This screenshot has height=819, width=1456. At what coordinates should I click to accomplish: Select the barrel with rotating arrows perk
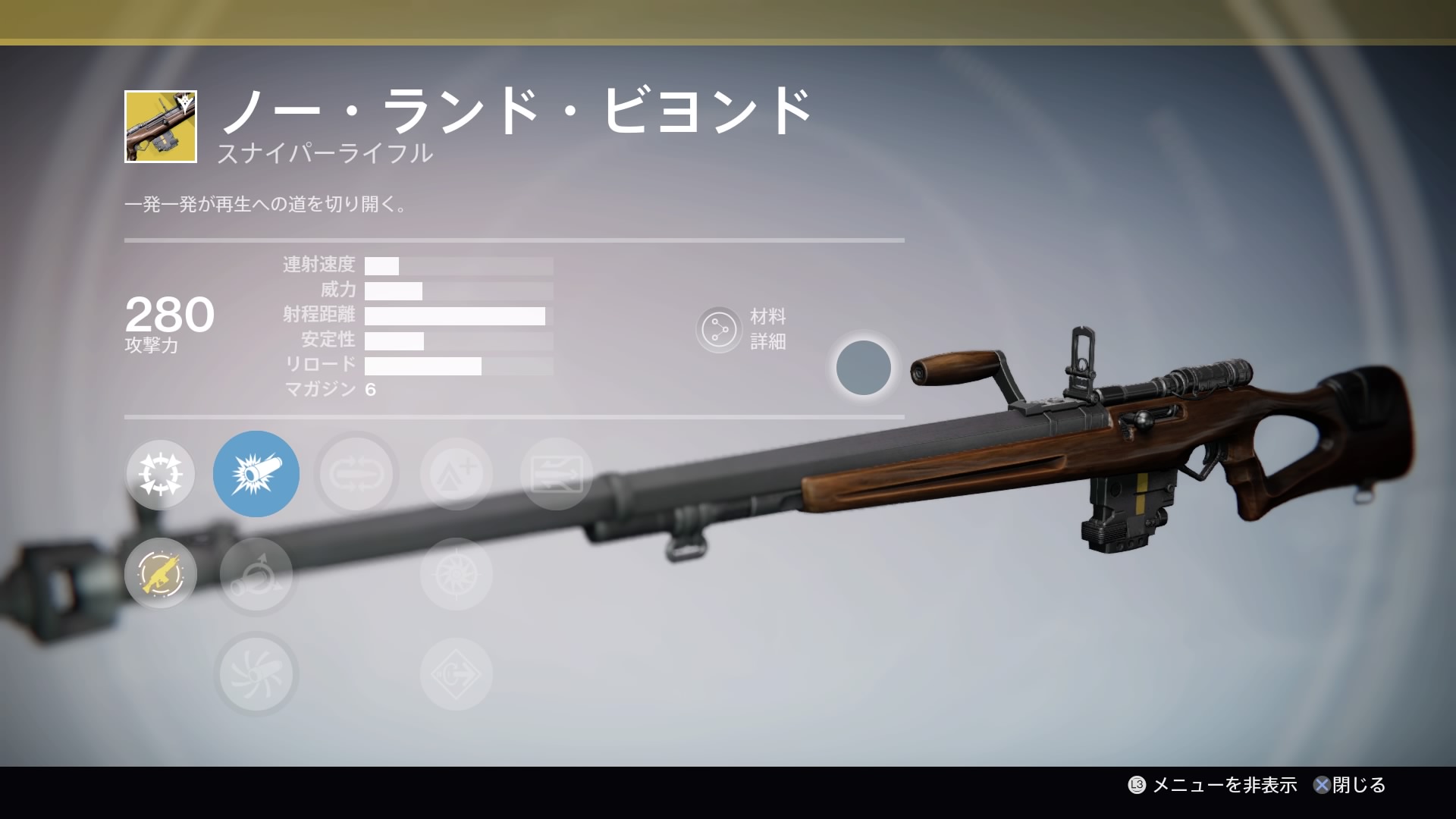256,575
